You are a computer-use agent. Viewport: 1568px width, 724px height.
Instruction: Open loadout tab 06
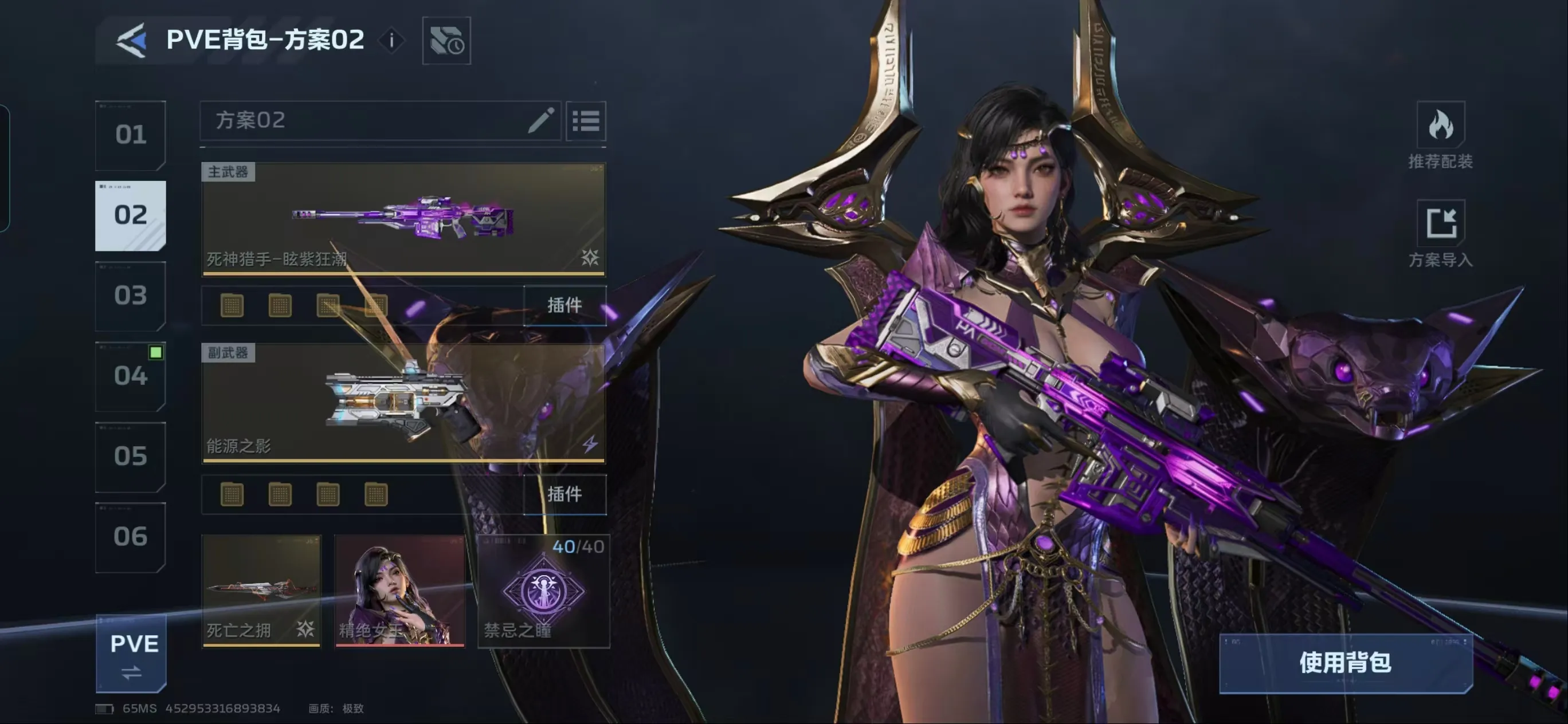point(130,537)
